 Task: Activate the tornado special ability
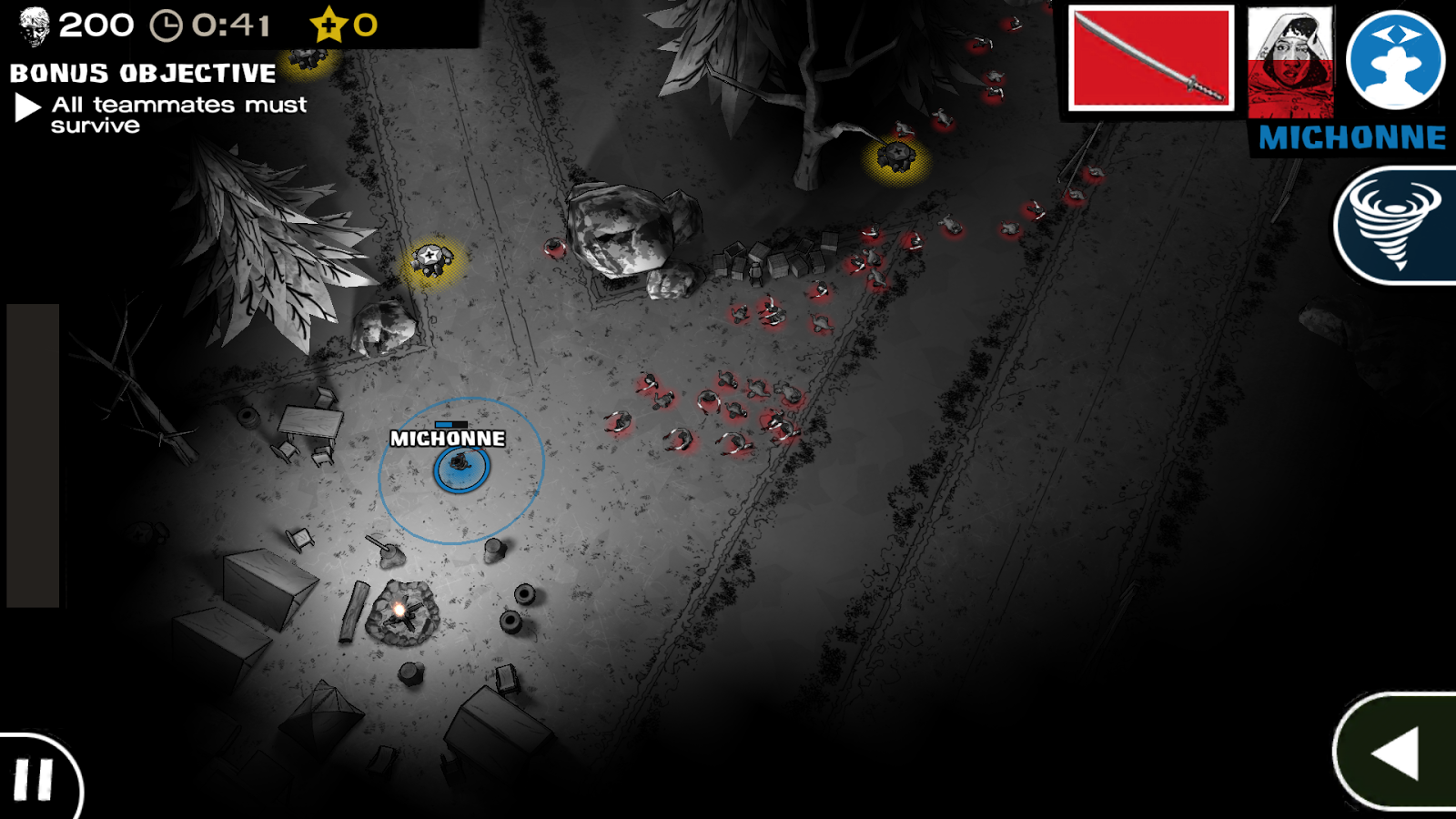click(x=1396, y=226)
